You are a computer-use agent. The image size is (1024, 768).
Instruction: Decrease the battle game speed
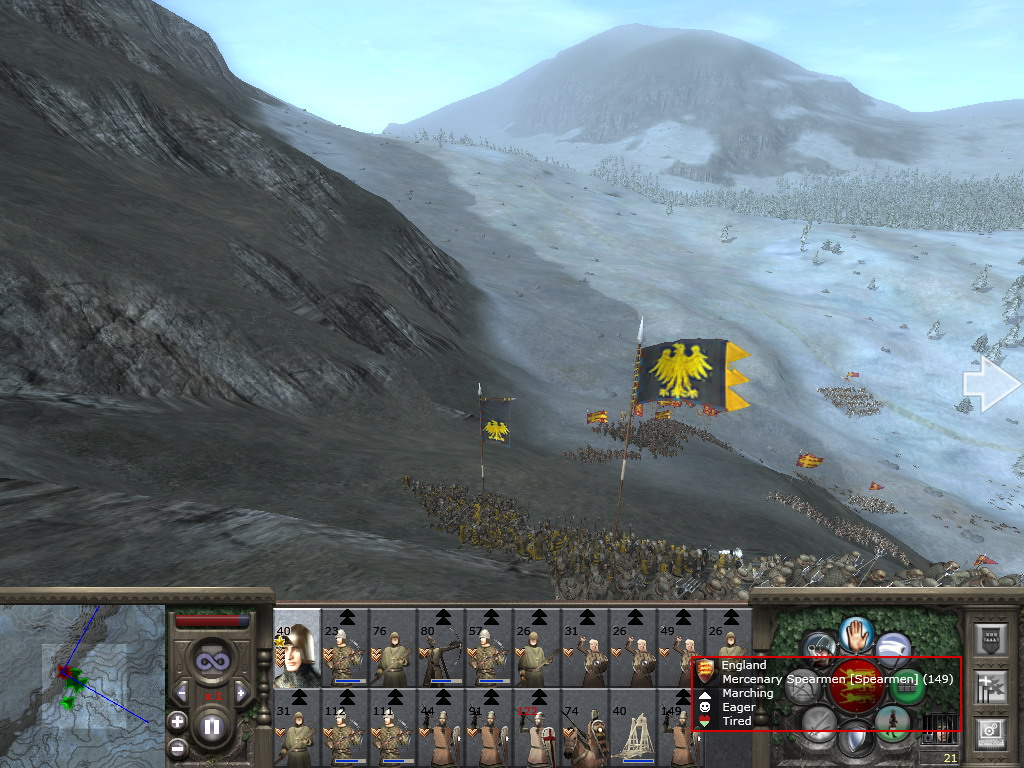[182, 692]
